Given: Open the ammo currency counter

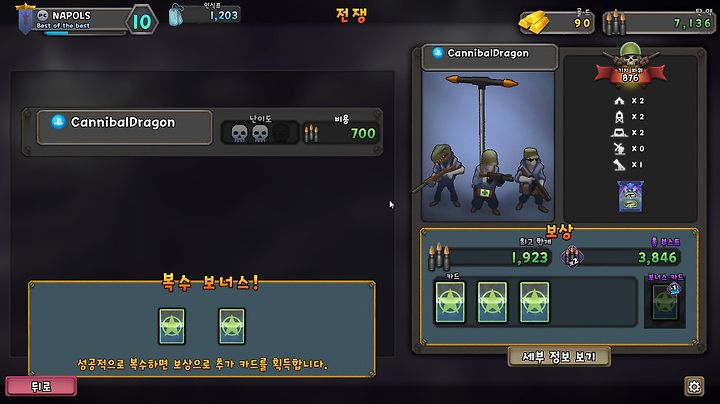Looking at the screenshot, I should [660, 22].
